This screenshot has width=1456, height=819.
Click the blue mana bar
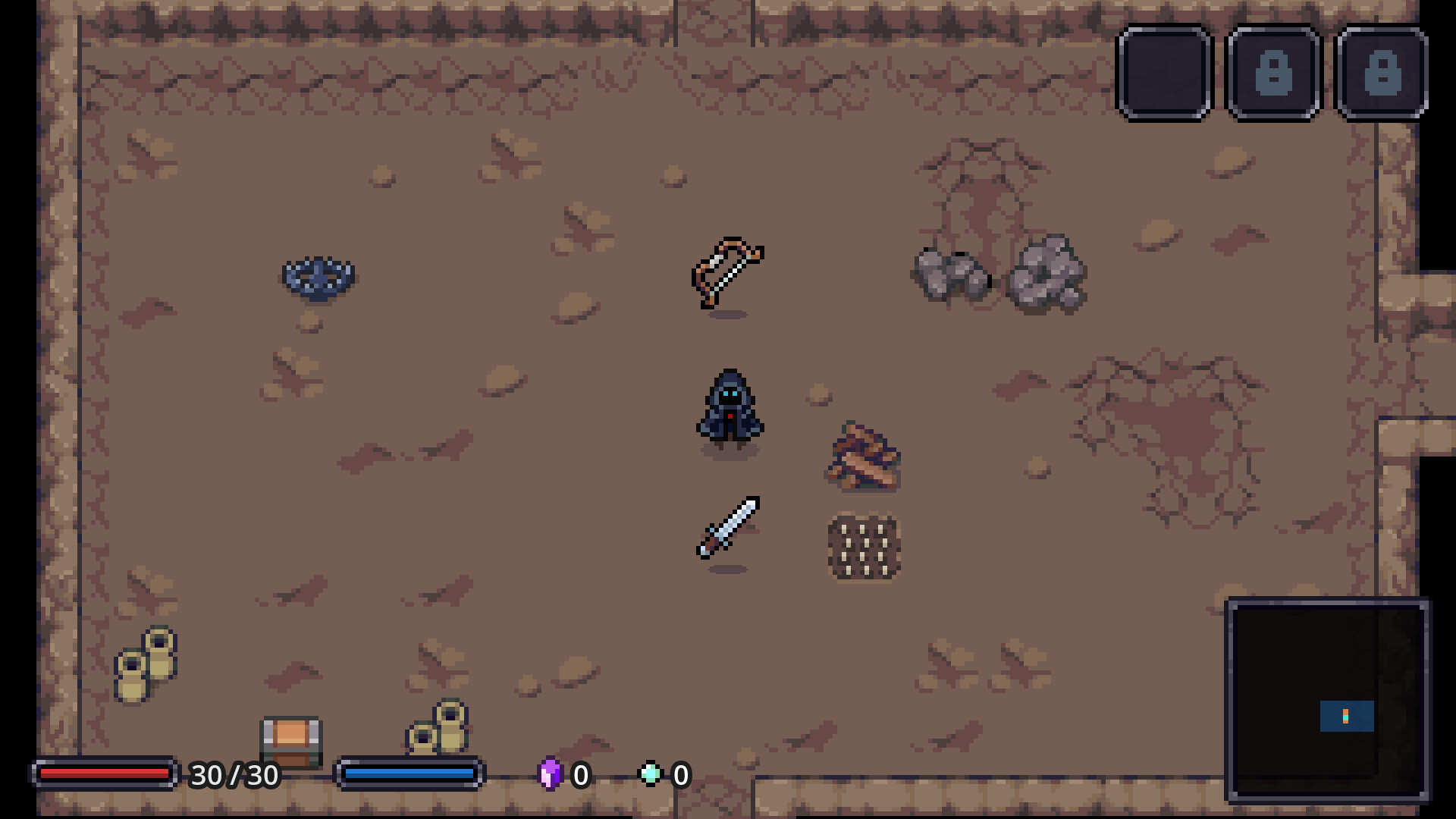409,775
